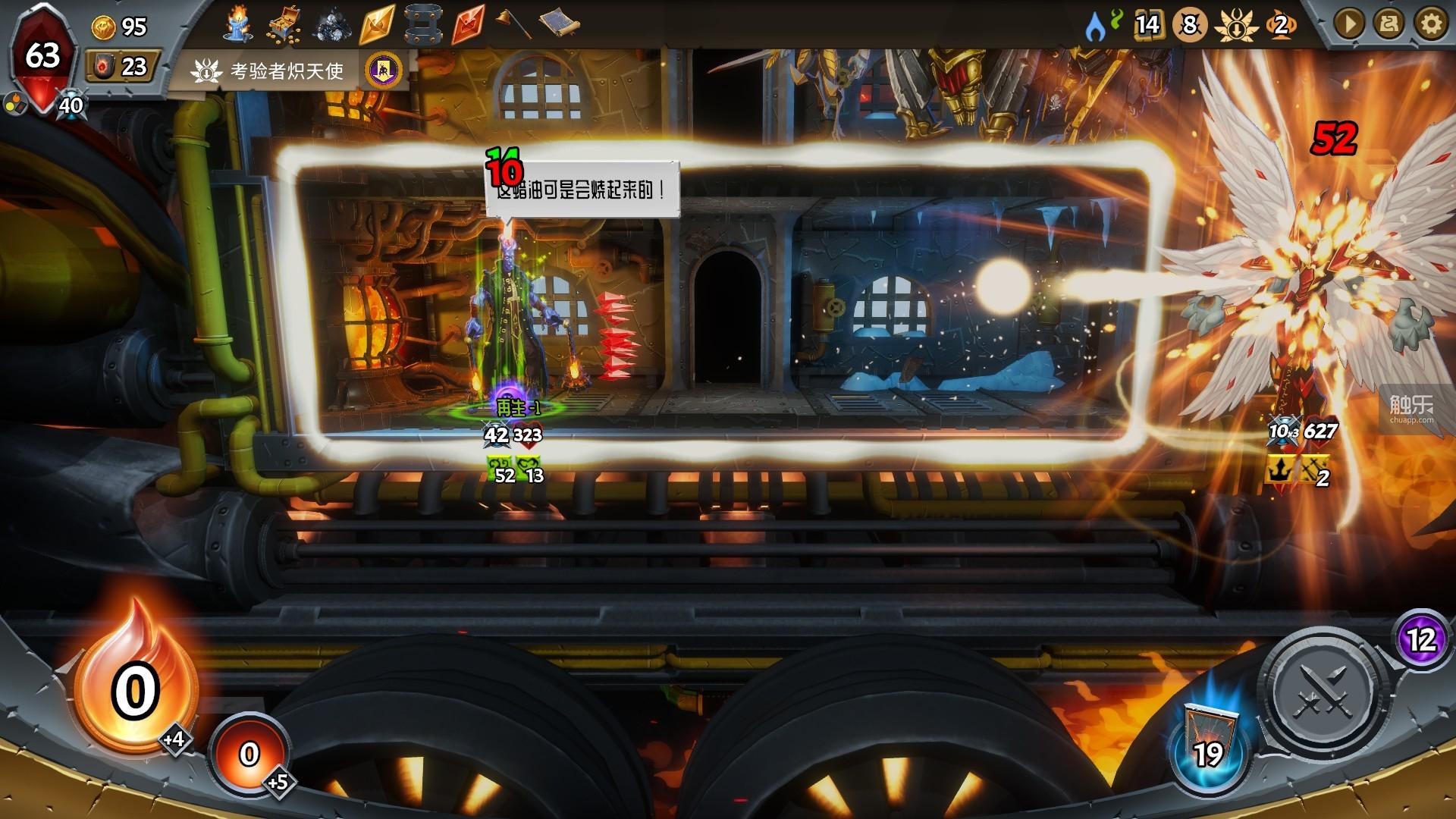Open the run map button
Viewport: 1456px width, 819px height.
1390,25
